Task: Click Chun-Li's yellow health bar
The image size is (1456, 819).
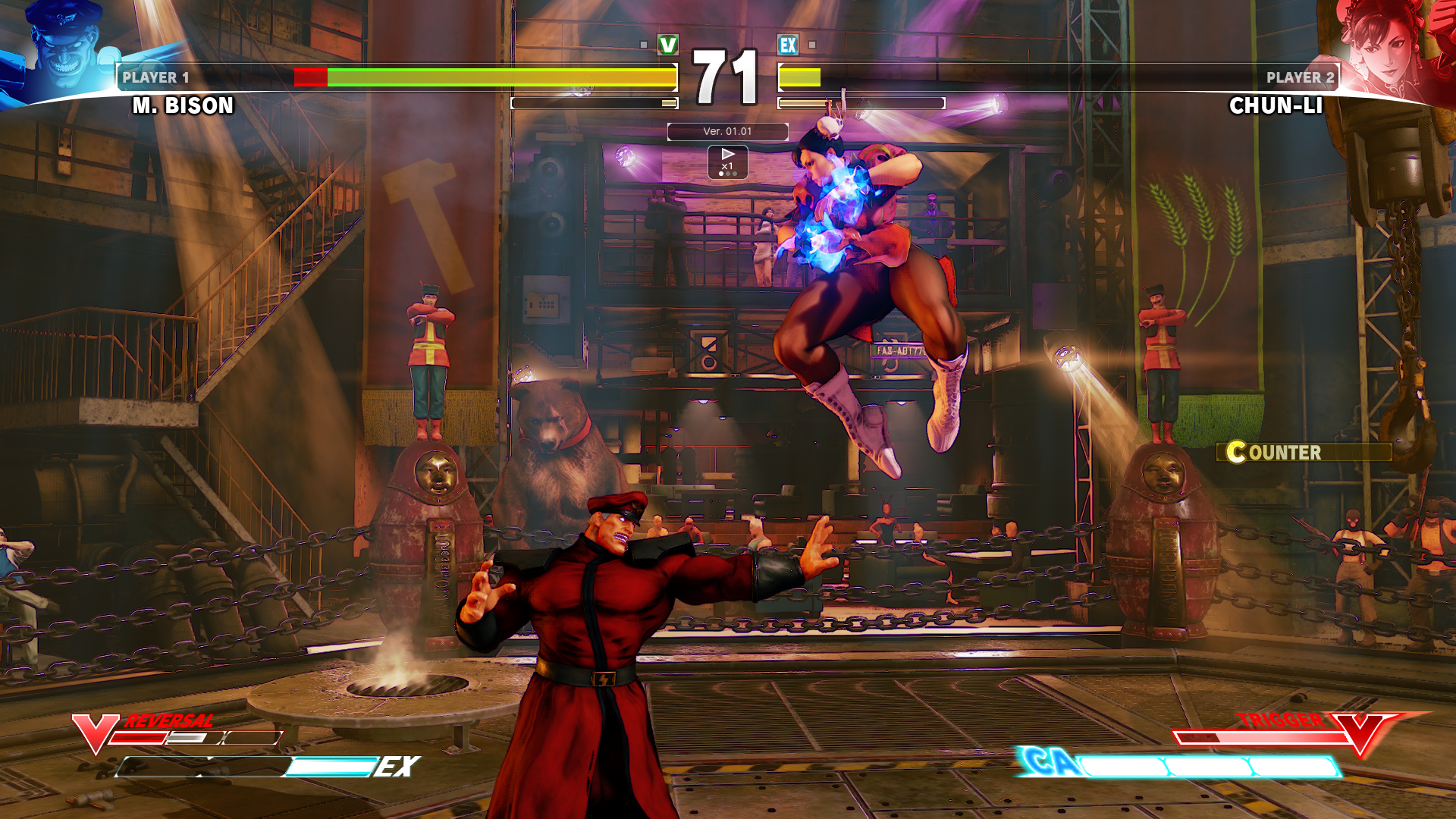Action: pos(800,76)
